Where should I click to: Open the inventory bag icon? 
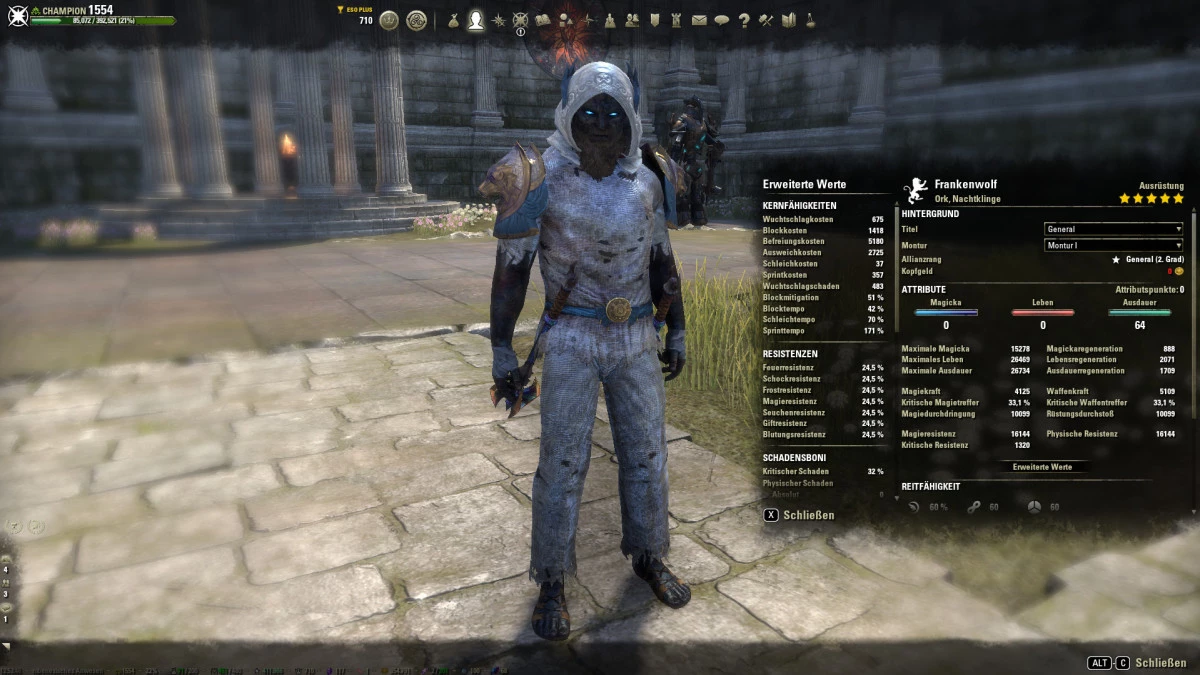[453, 20]
